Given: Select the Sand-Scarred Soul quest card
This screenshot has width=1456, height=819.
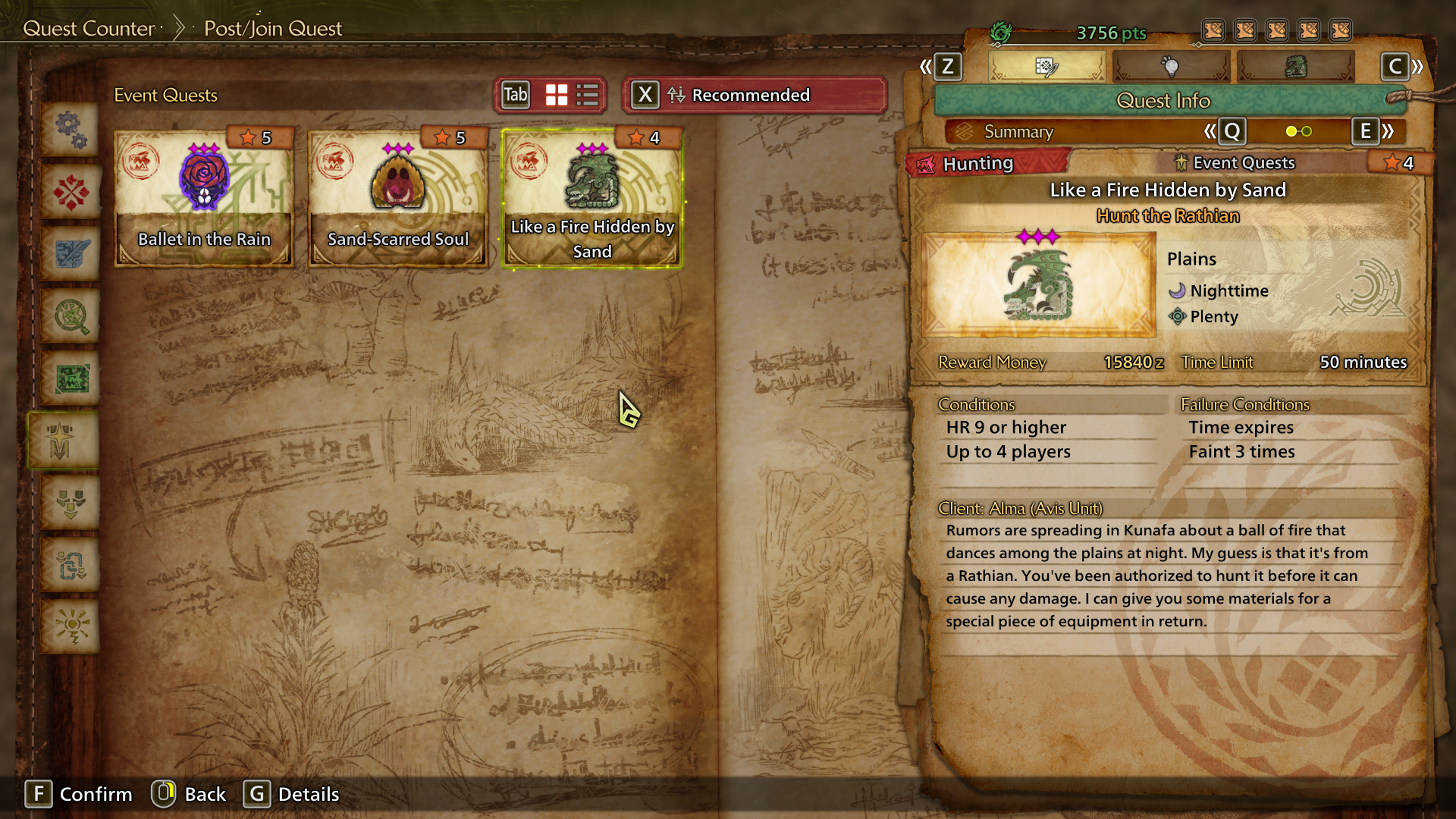Looking at the screenshot, I should pos(397,197).
